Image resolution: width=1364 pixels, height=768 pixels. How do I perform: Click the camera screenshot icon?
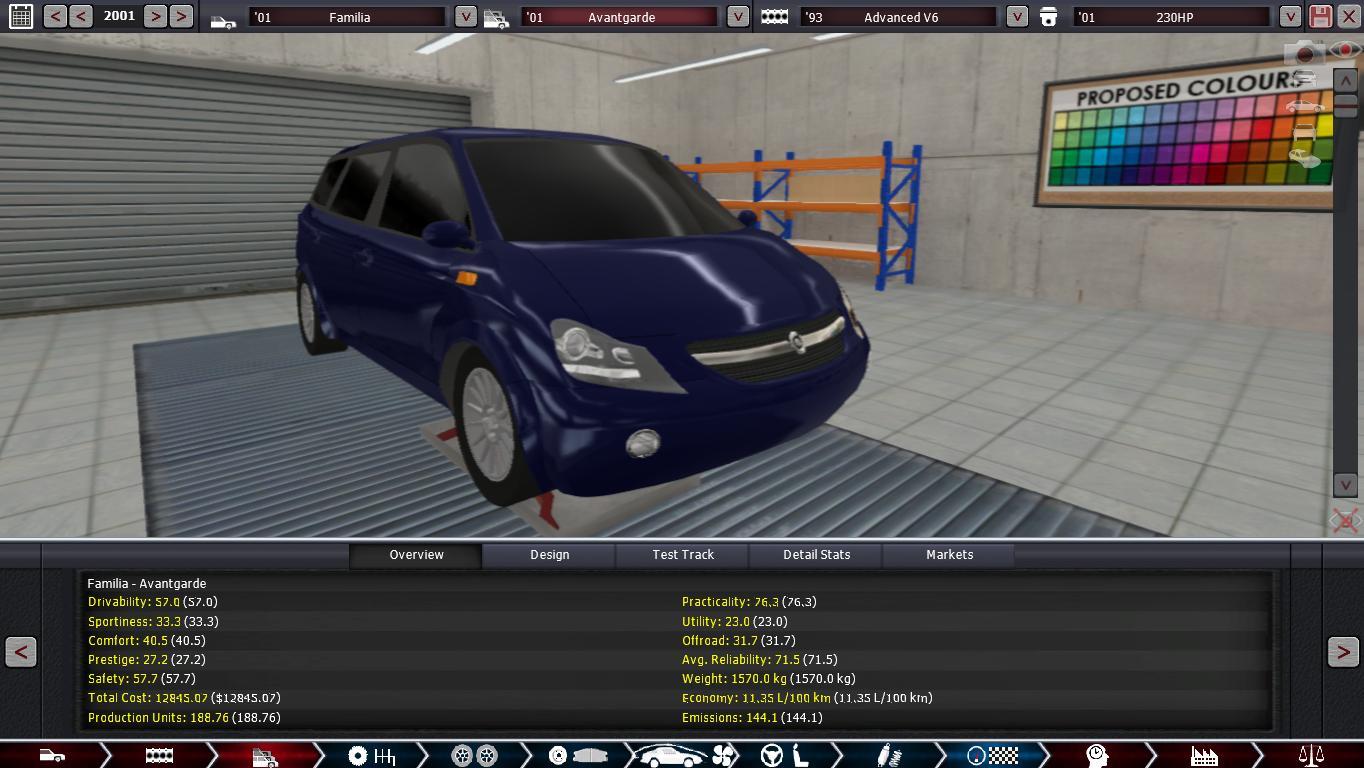(1304, 53)
